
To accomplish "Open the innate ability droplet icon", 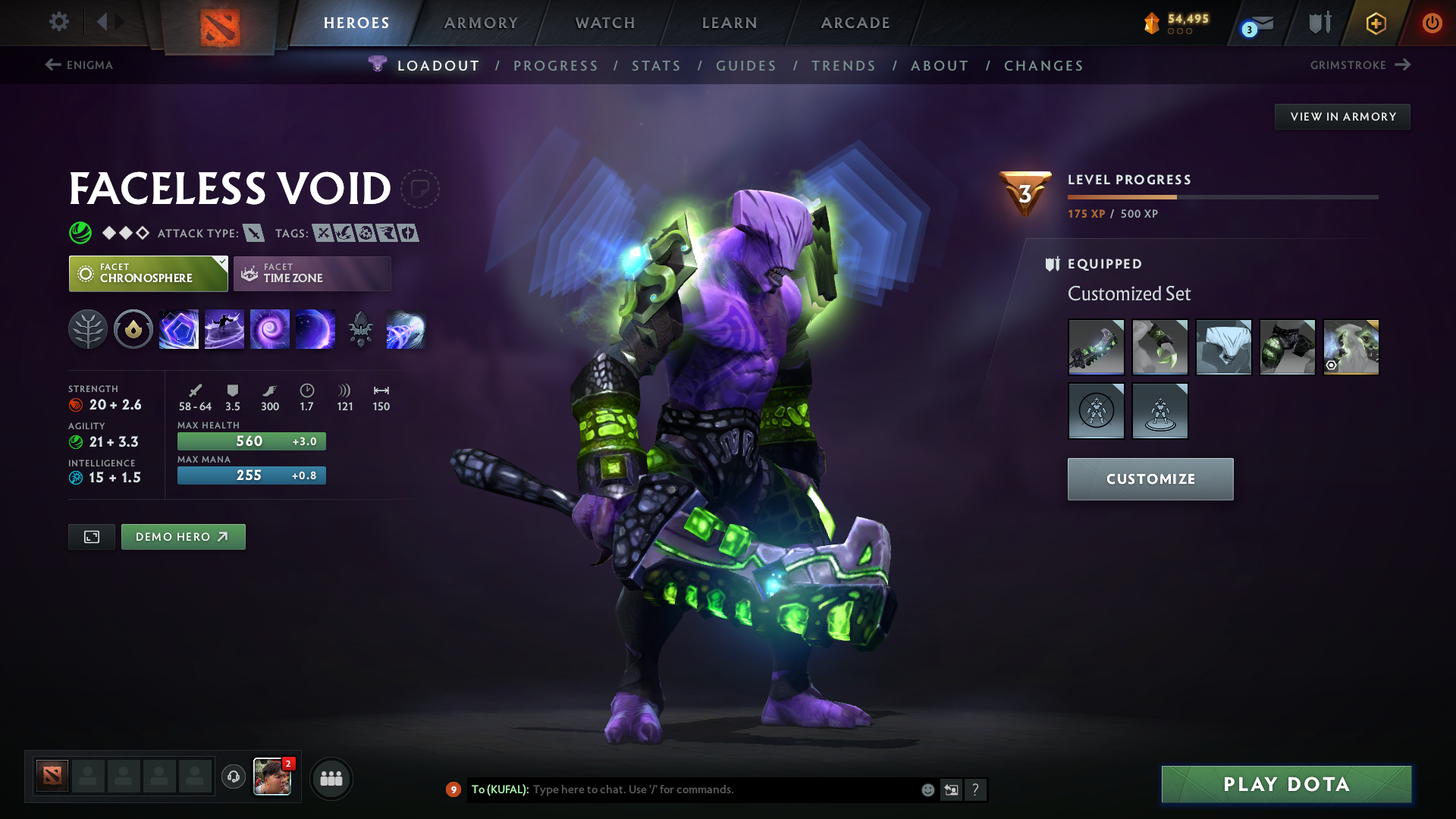I will pos(133,329).
